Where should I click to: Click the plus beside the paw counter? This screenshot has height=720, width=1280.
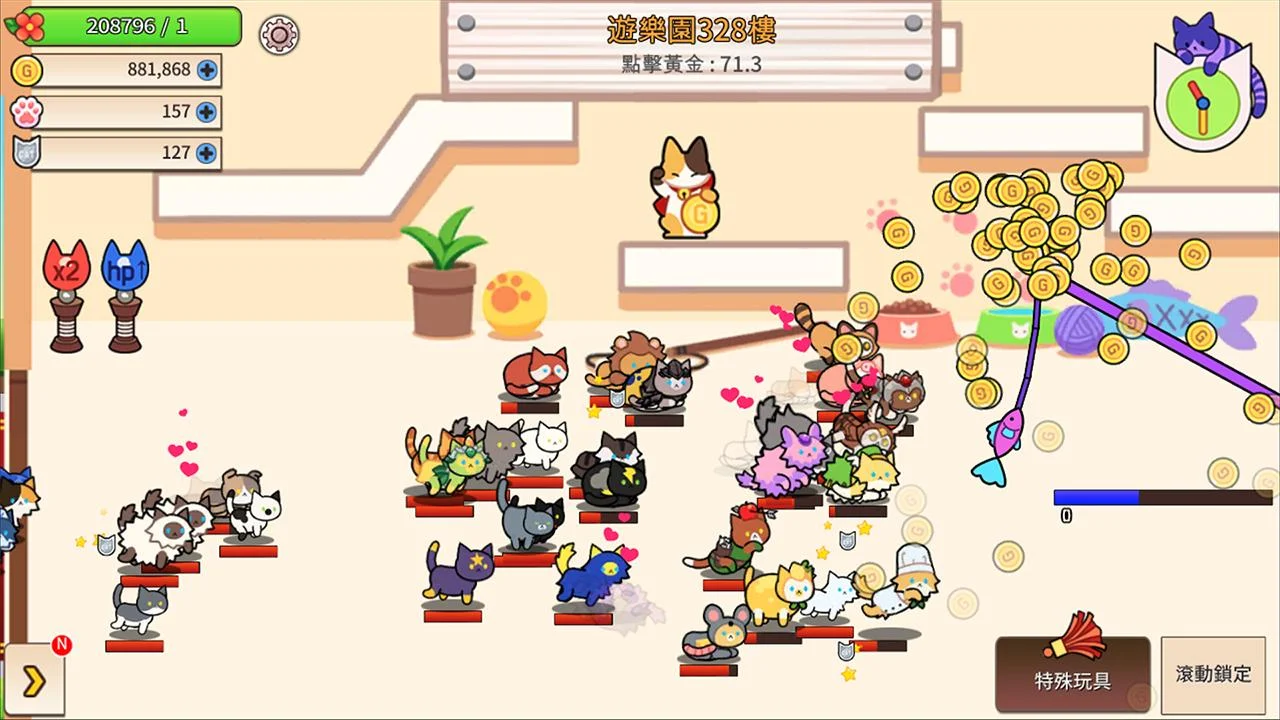pos(207,112)
